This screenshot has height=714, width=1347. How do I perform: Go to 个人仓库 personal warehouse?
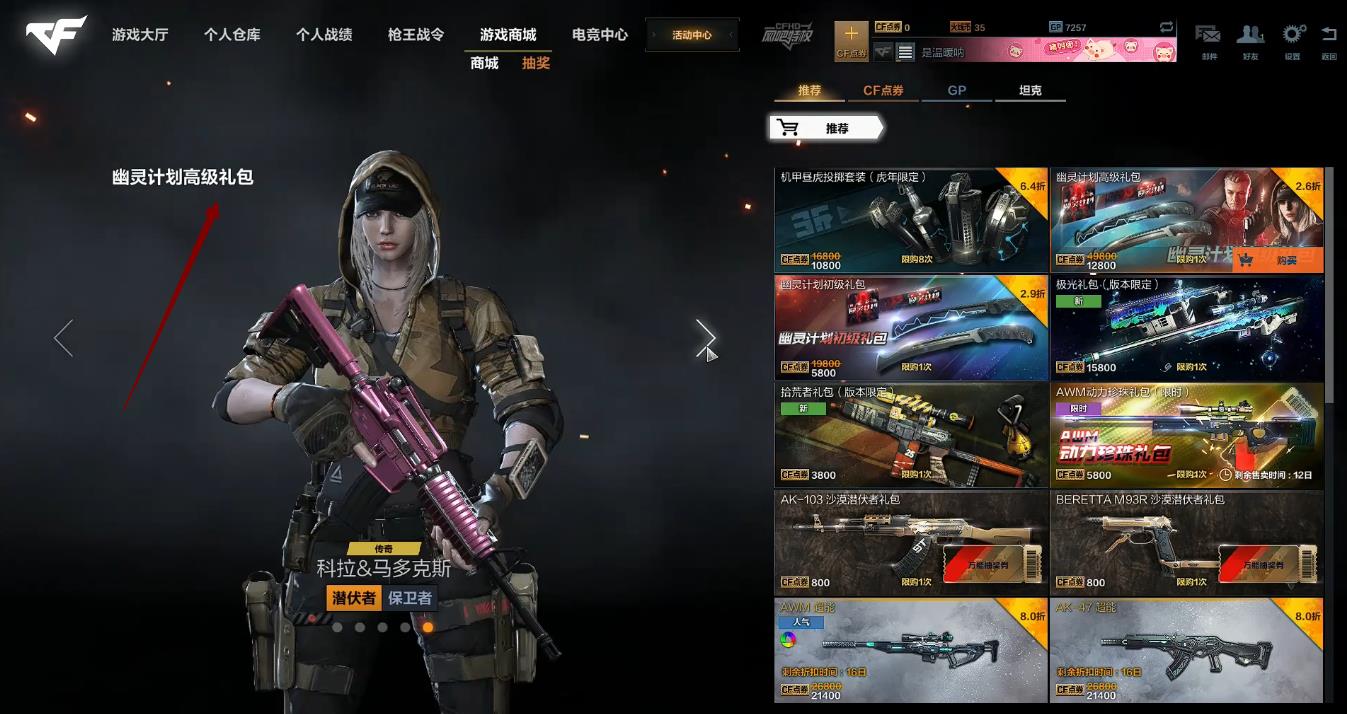[x=232, y=35]
